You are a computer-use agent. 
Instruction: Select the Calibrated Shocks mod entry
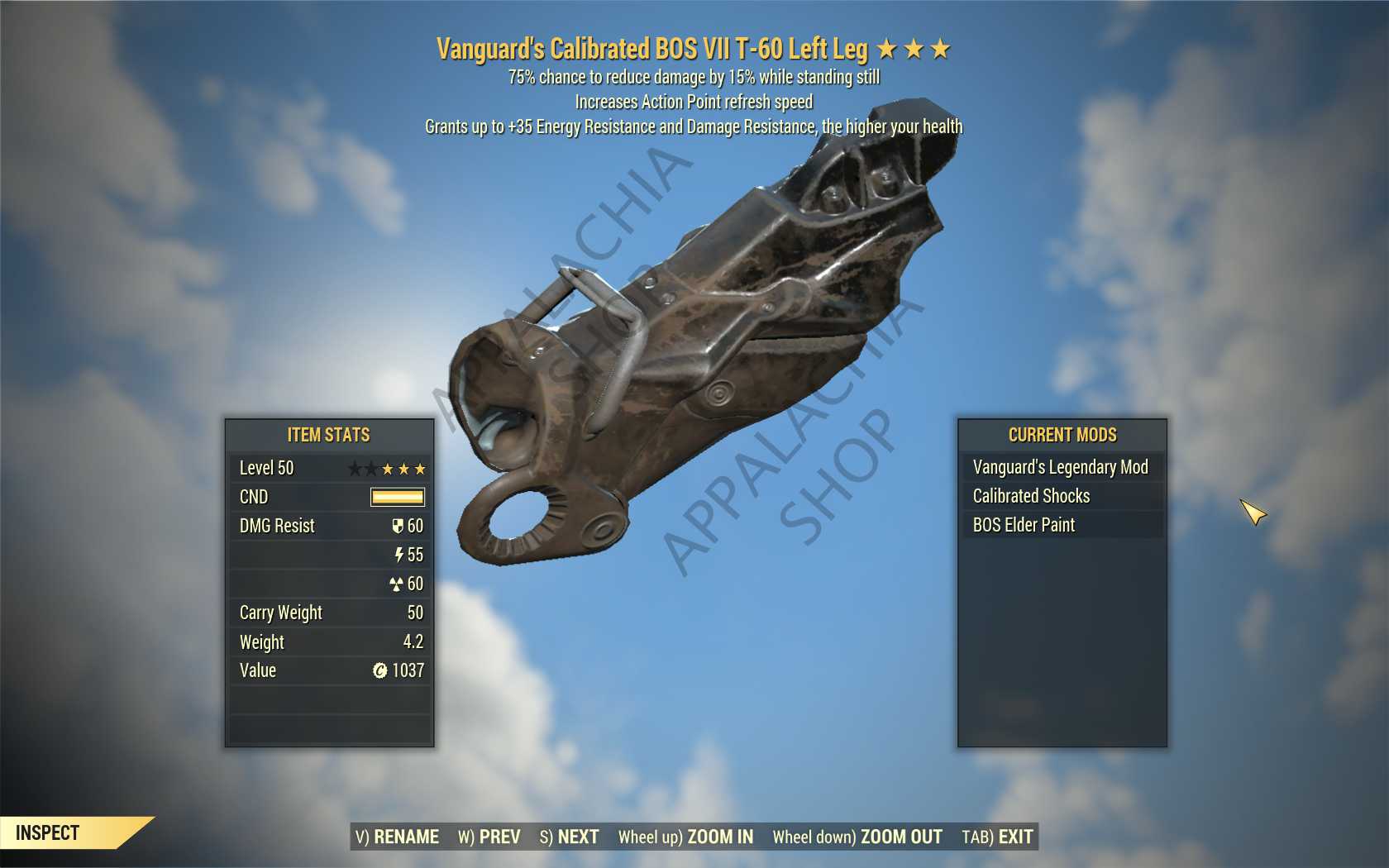1032,496
